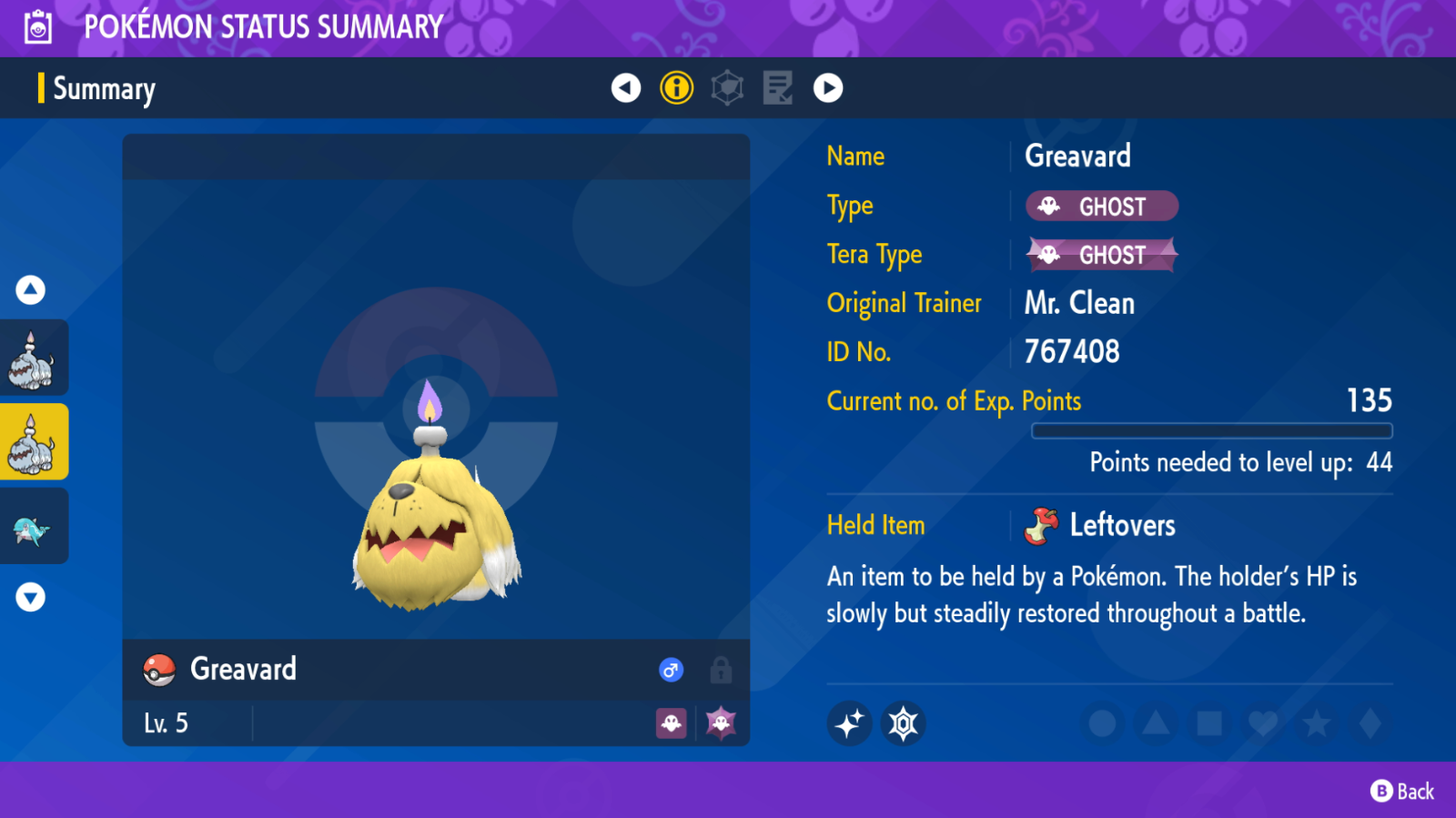Click the experience progress bar
Viewport: 1456px width, 818px height.
[1210, 429]
